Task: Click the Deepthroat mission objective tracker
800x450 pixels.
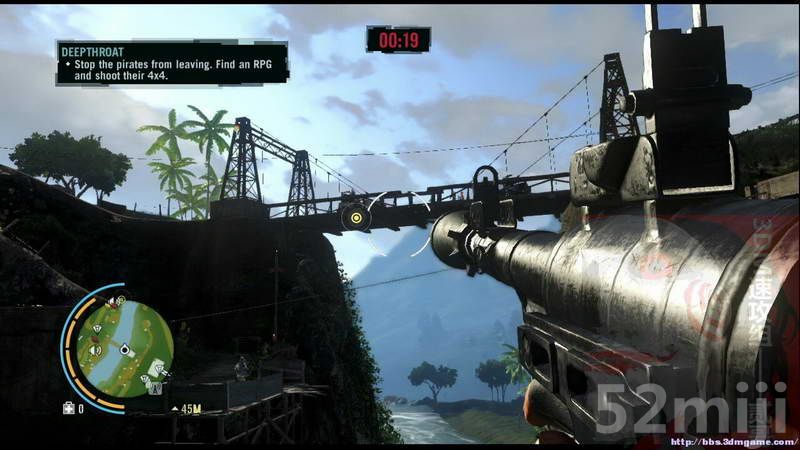Action: [171, 62]
